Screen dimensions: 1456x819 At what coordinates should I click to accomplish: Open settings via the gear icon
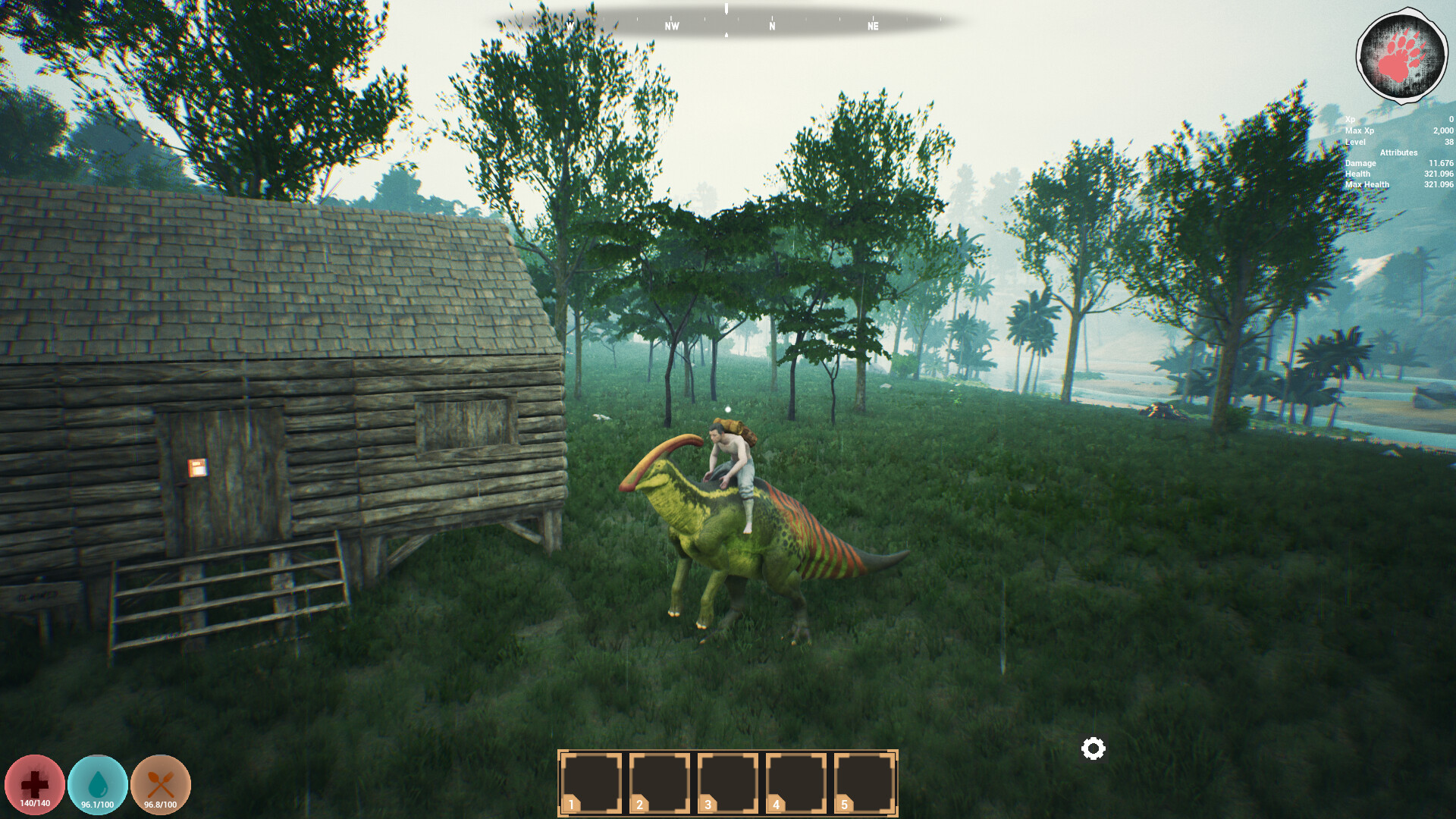[1092, 749]
